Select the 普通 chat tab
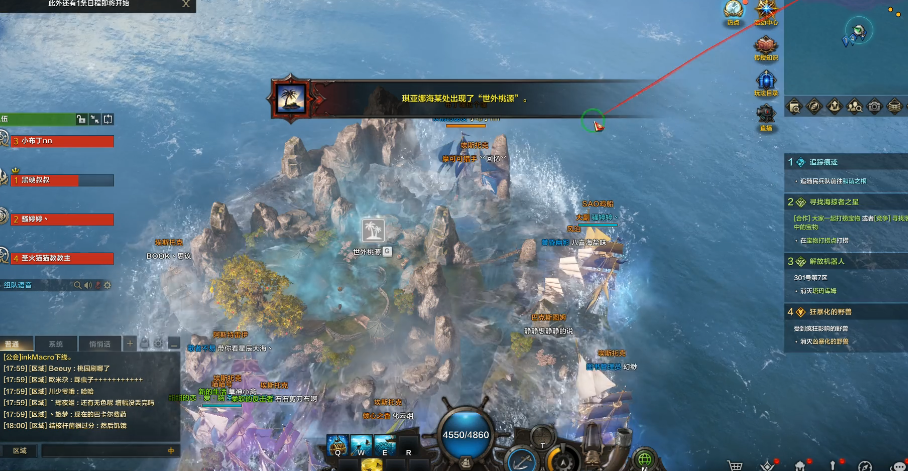908x471 pixels. [x=17, y=343]
